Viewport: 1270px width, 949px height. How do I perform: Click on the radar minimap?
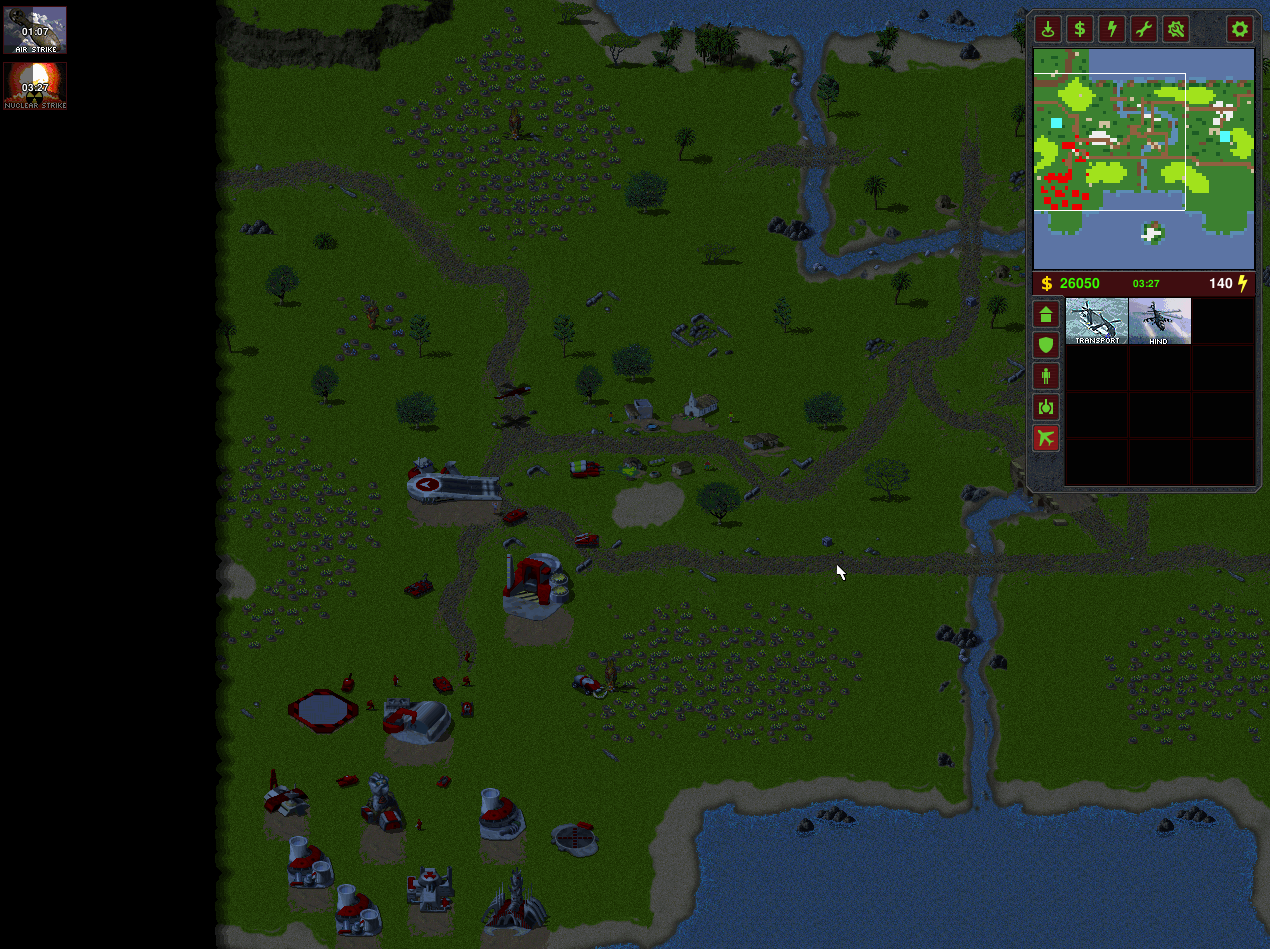click(x=1143, y=158)
